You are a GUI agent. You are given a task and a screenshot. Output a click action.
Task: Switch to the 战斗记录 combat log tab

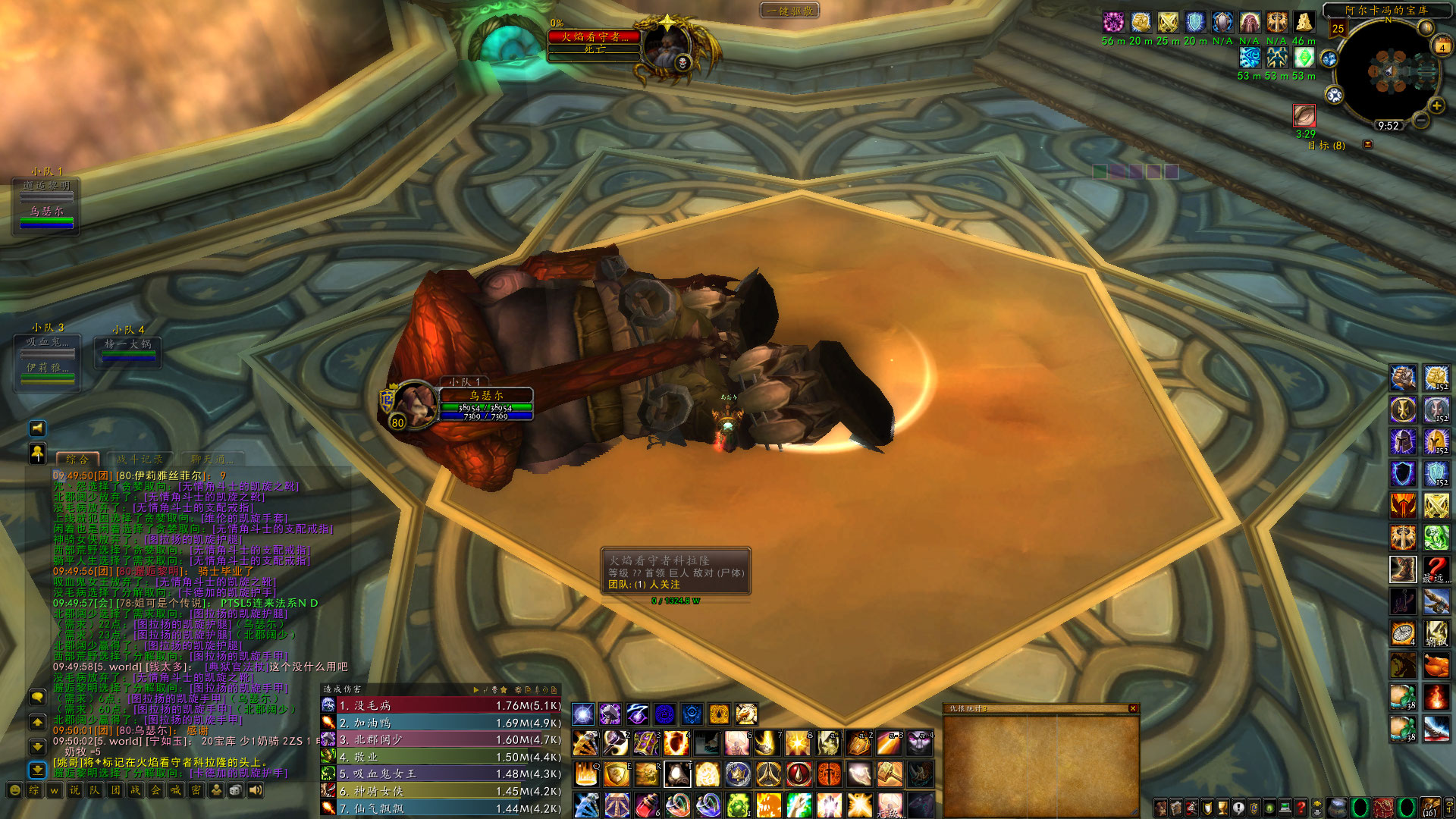[x=140, y=459]
